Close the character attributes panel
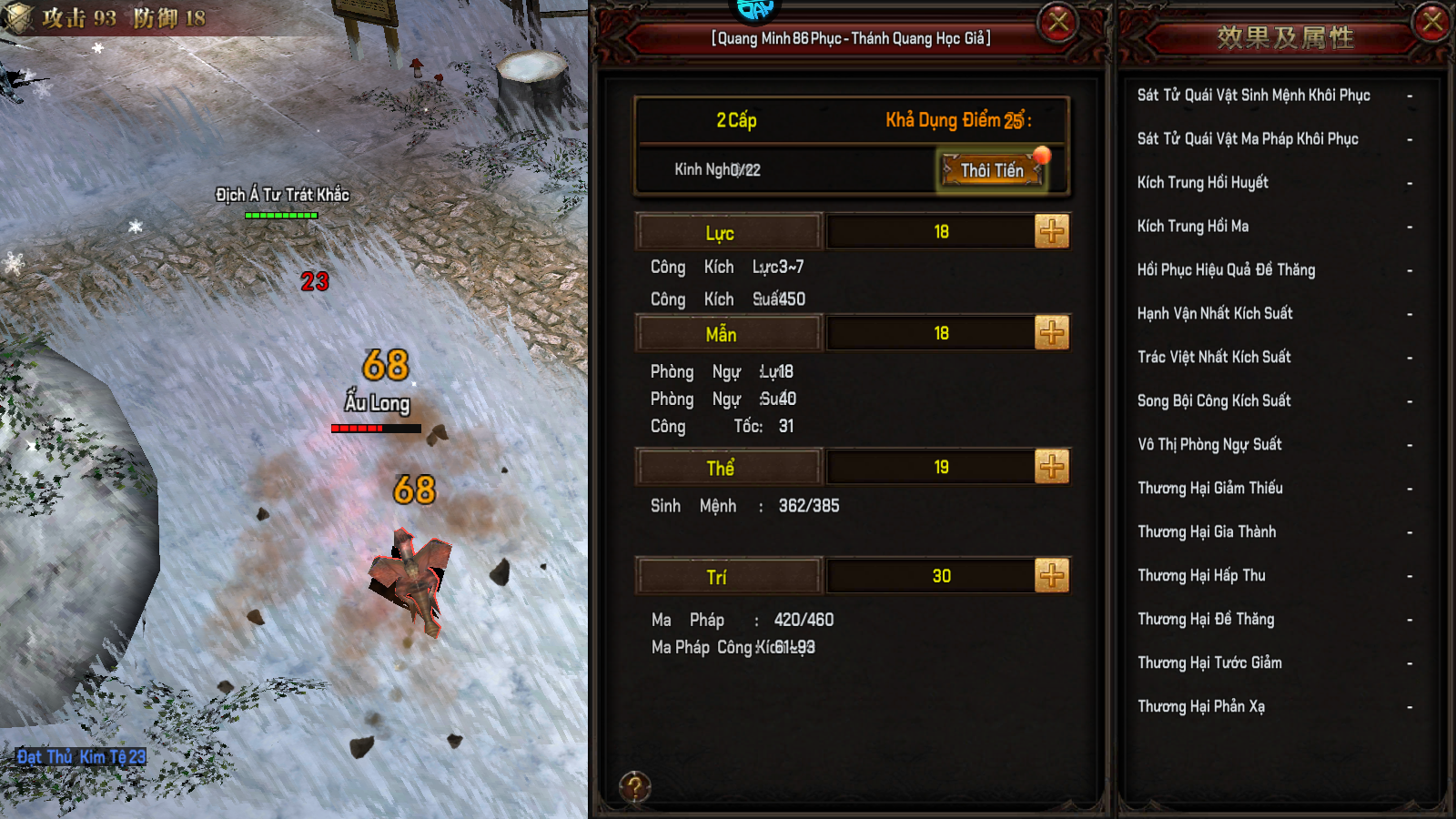The height and width of the screenshot is (819, 1456). [x=1058, y=22]
